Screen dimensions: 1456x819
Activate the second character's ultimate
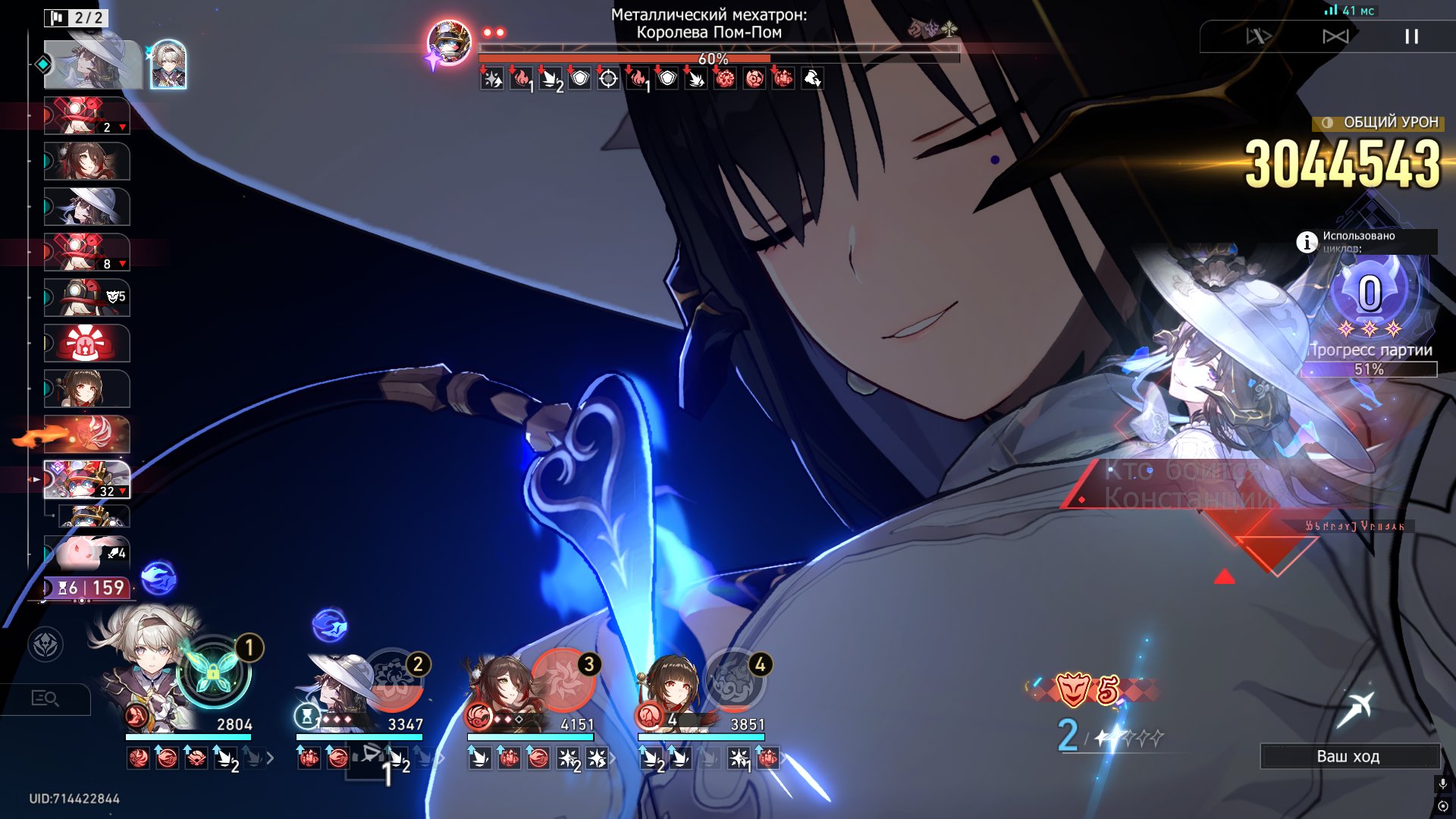(393, 679)
